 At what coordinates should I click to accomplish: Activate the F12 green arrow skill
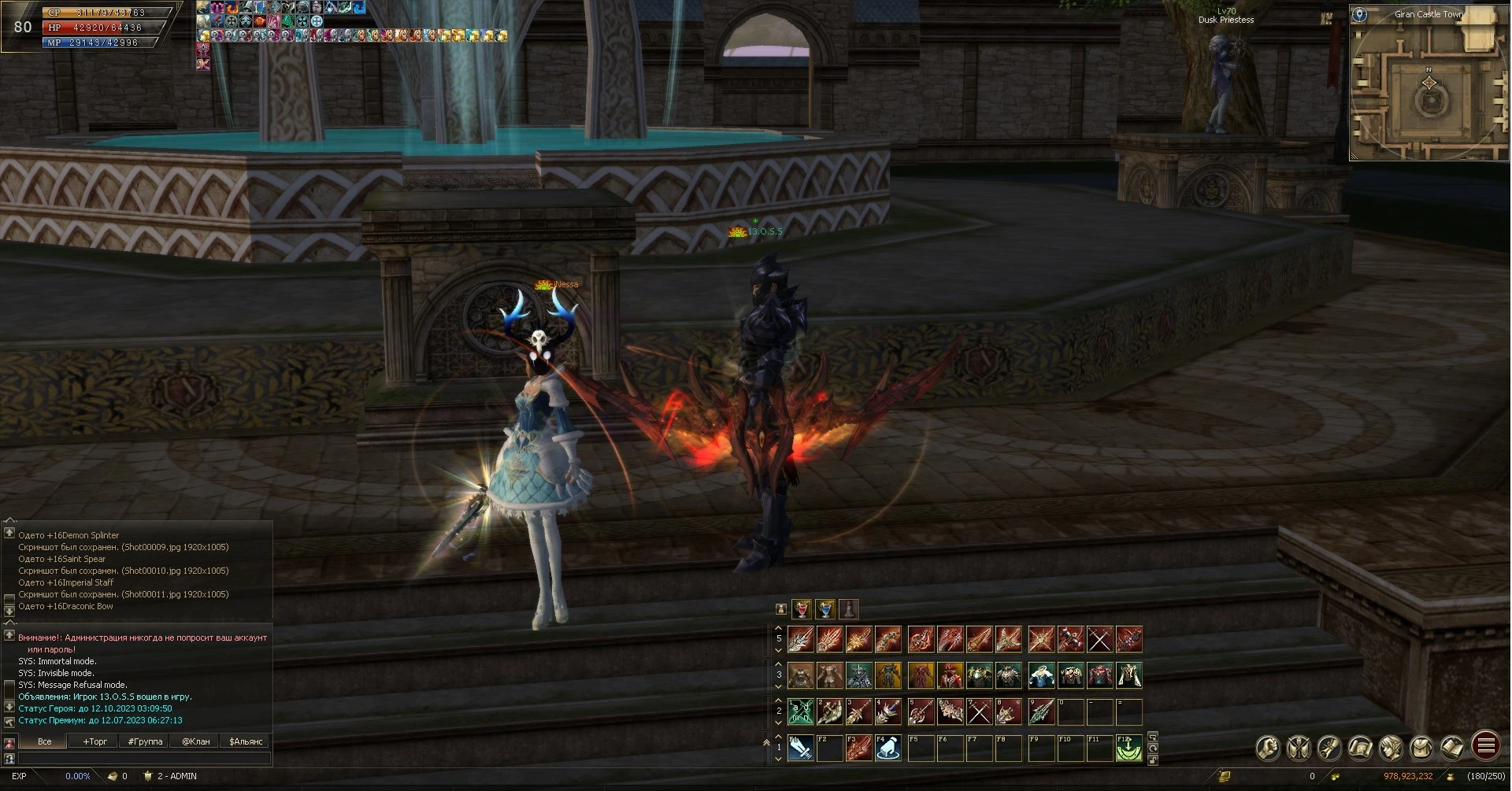(1128, 748)
